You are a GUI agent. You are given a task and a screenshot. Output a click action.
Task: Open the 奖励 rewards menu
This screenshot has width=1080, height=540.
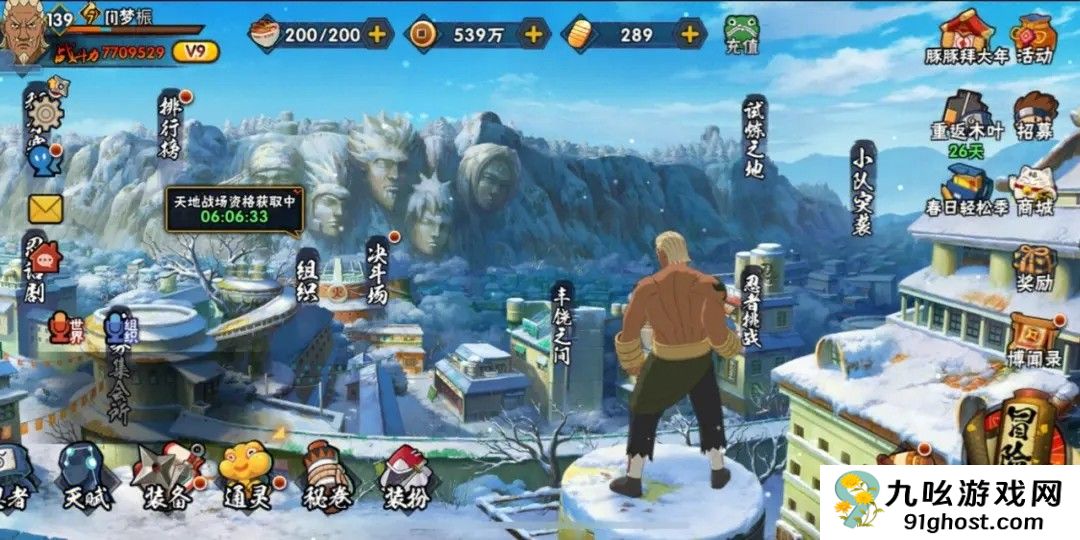click(1034, 266)
